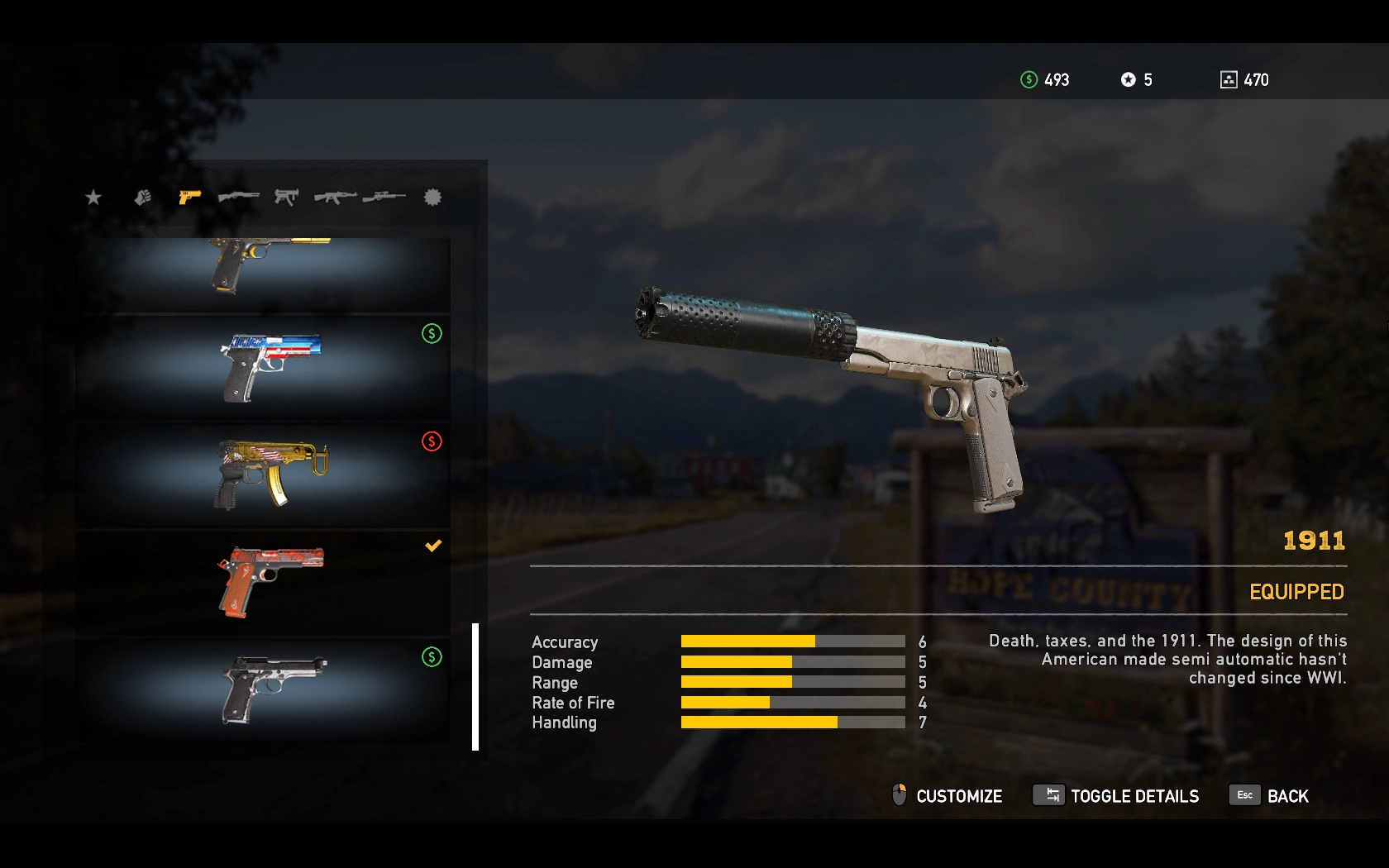Select the gold machine pistol

(x=263, y=475)
